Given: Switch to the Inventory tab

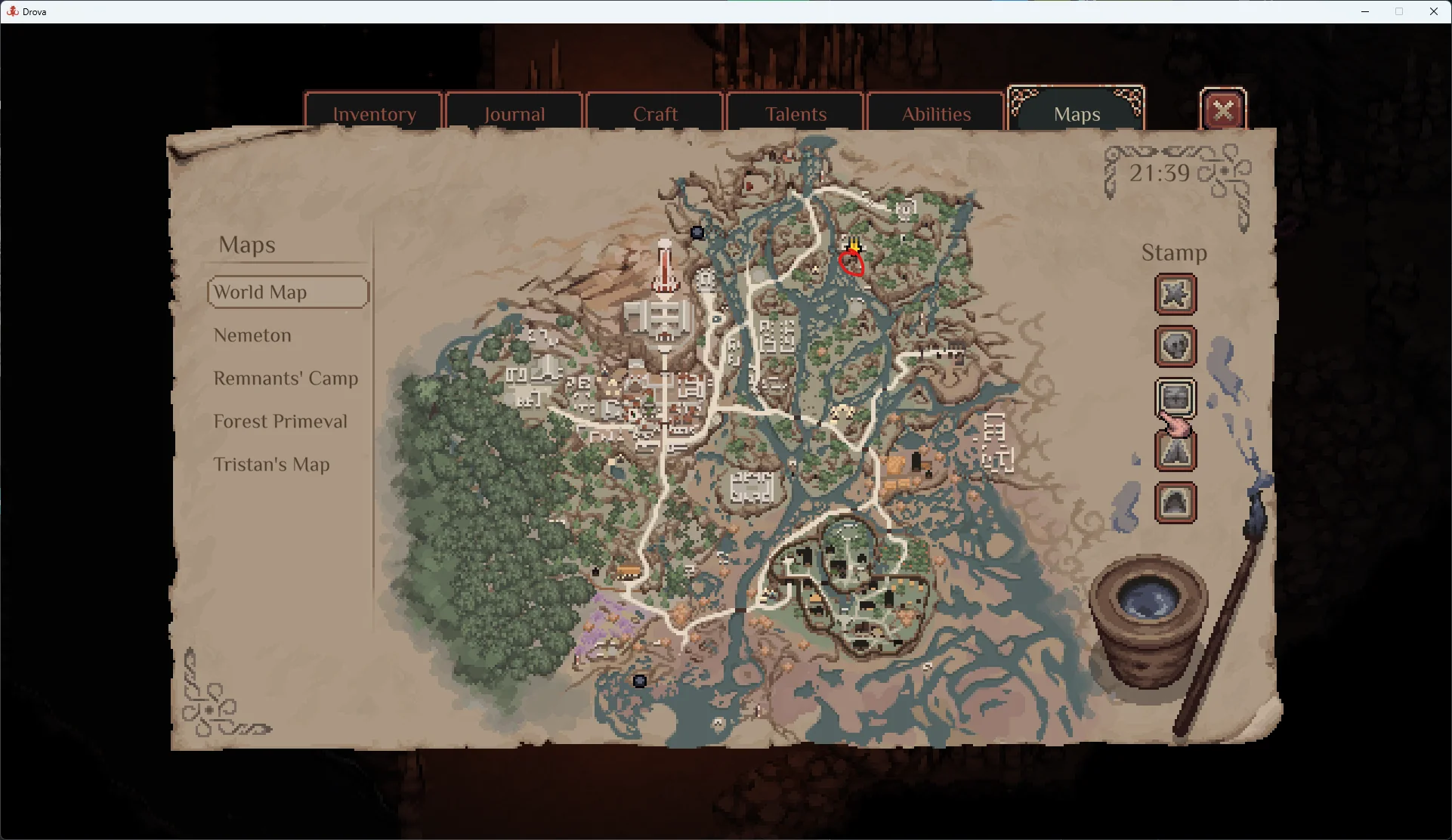Looking at the screenshot, I should (x=374, y=113).
